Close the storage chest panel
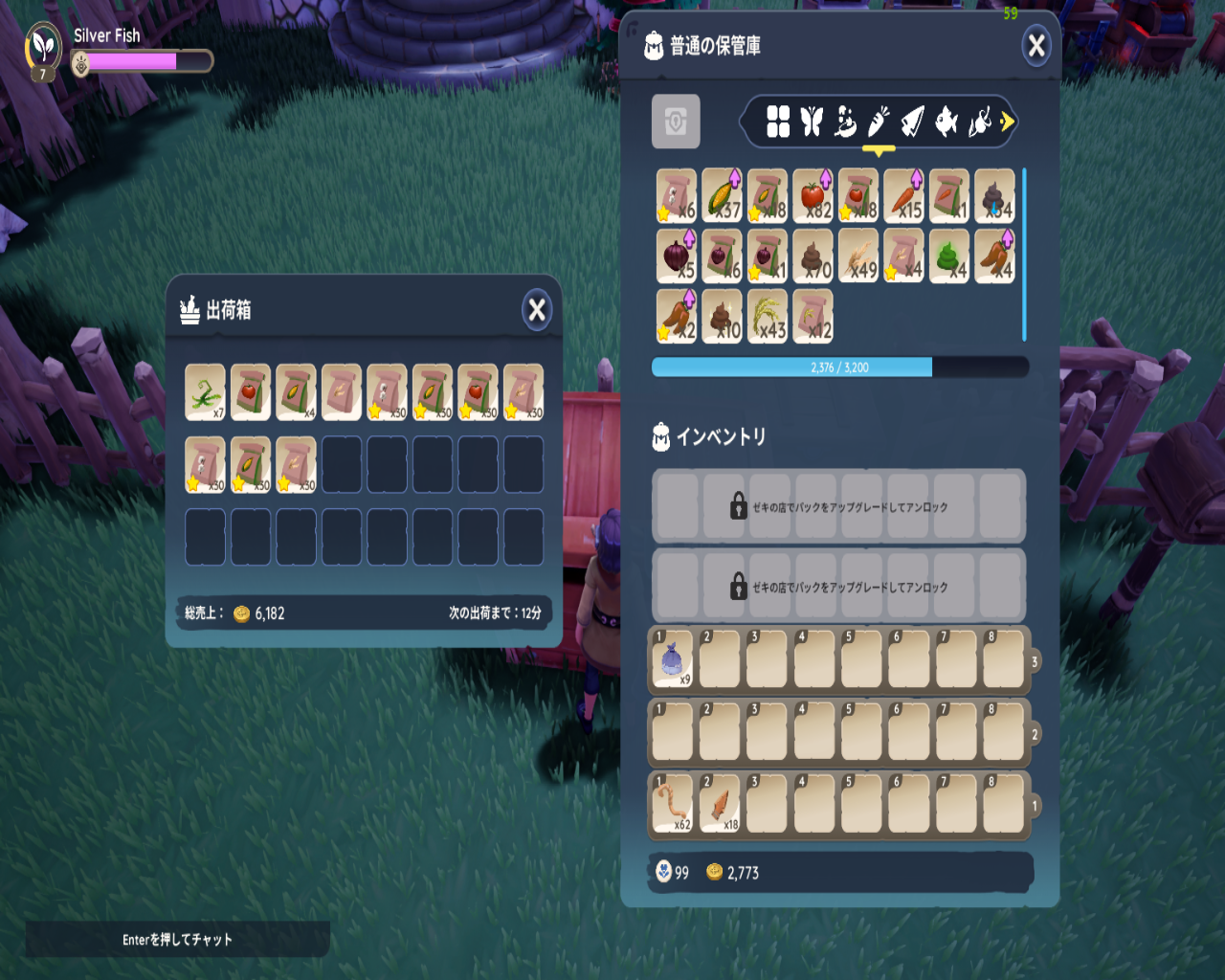This screenshot has width=1225, height=980. coord(1036,46)
